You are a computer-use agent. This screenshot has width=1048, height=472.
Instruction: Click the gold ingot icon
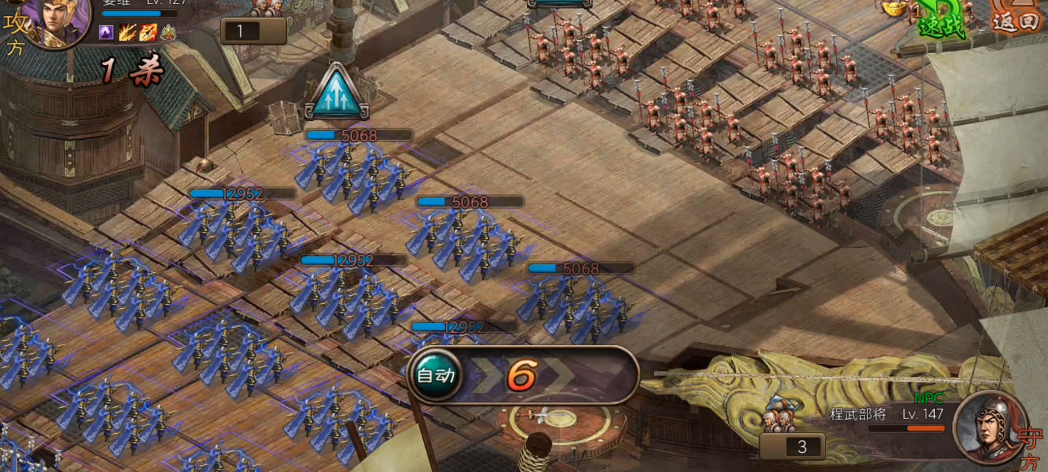tap(893, 7)
